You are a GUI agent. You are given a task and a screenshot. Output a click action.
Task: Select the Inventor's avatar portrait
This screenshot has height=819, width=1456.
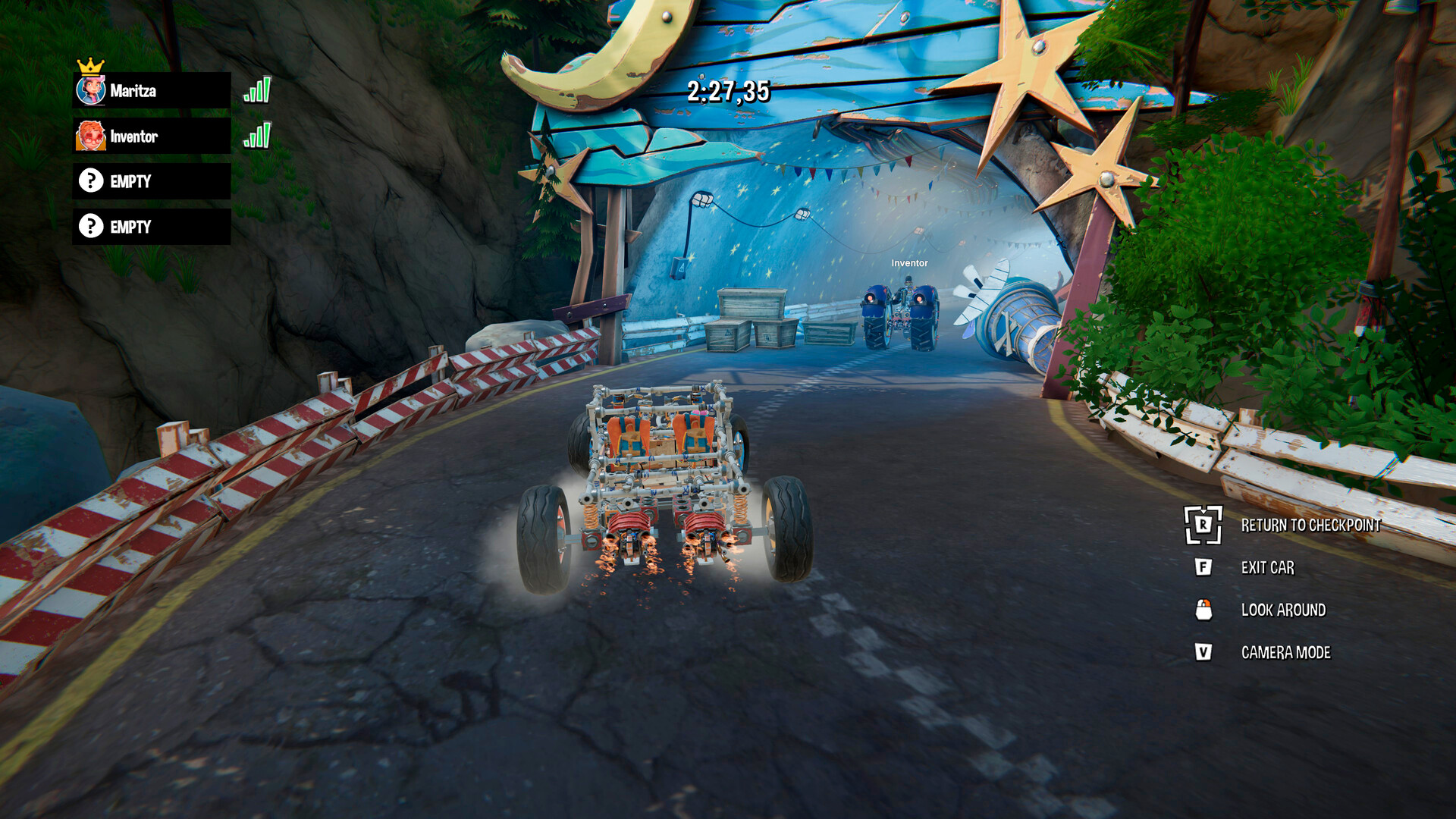[90, 136]
